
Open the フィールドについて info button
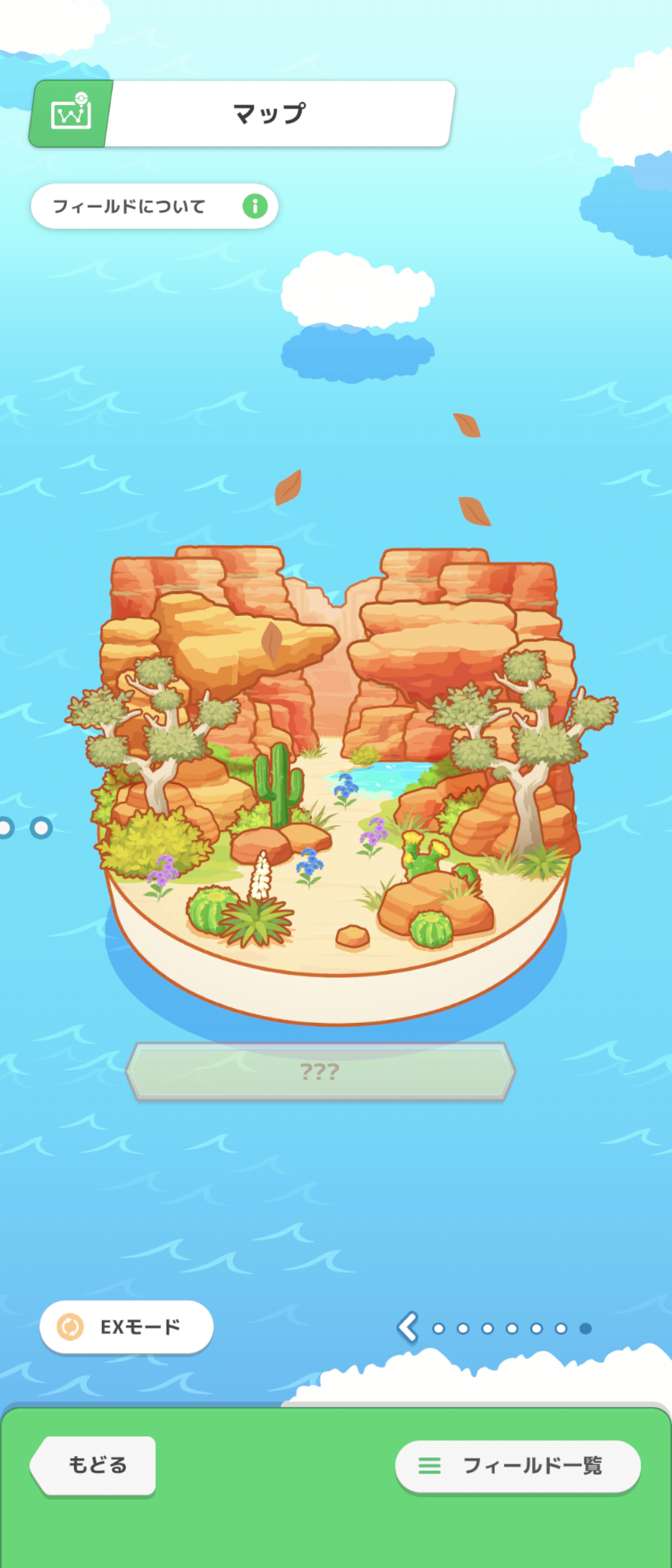[x=154, y=206]
